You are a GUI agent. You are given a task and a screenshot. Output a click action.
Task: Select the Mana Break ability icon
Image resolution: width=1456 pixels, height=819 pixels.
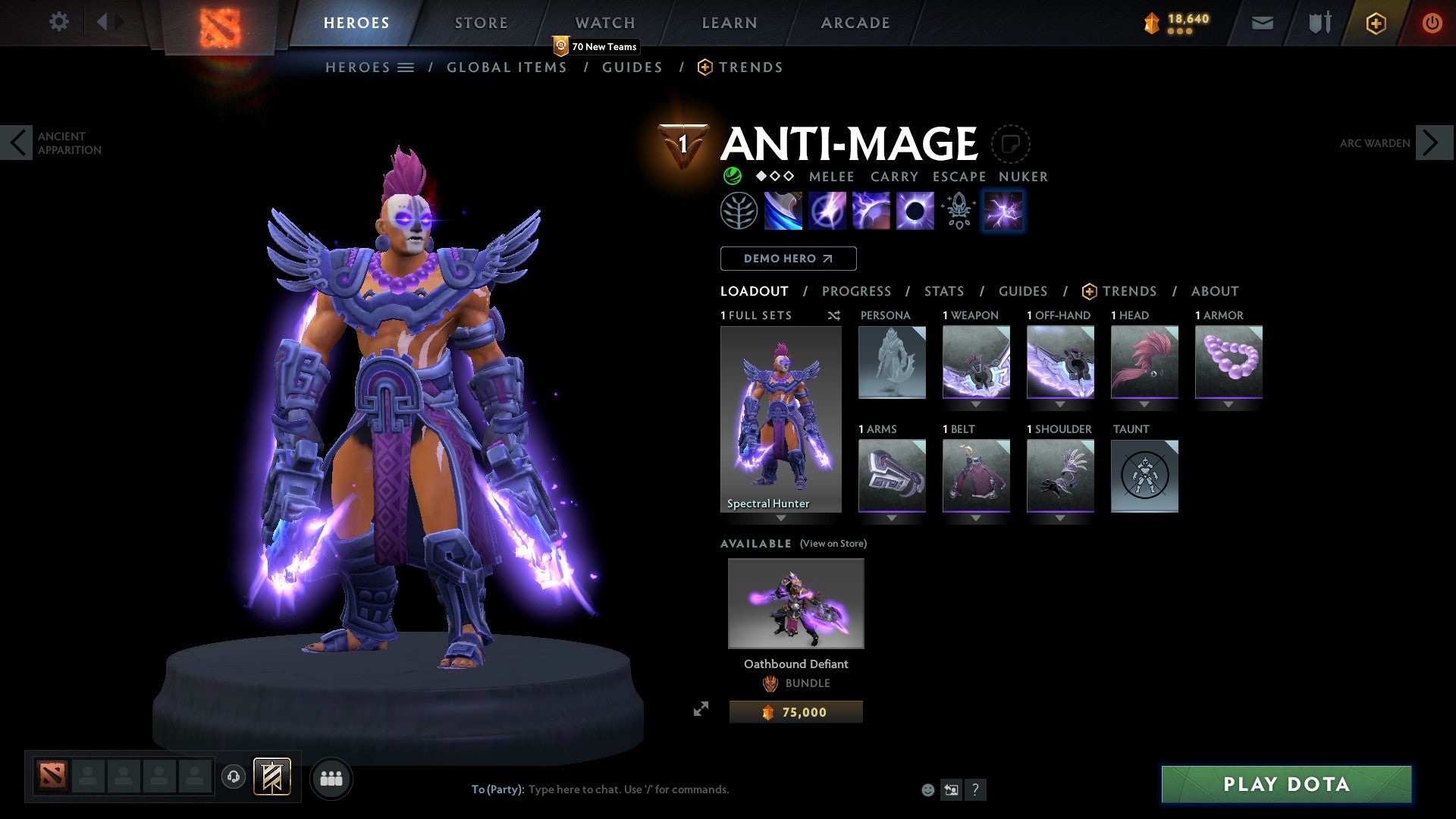click(x=785, y=210)
